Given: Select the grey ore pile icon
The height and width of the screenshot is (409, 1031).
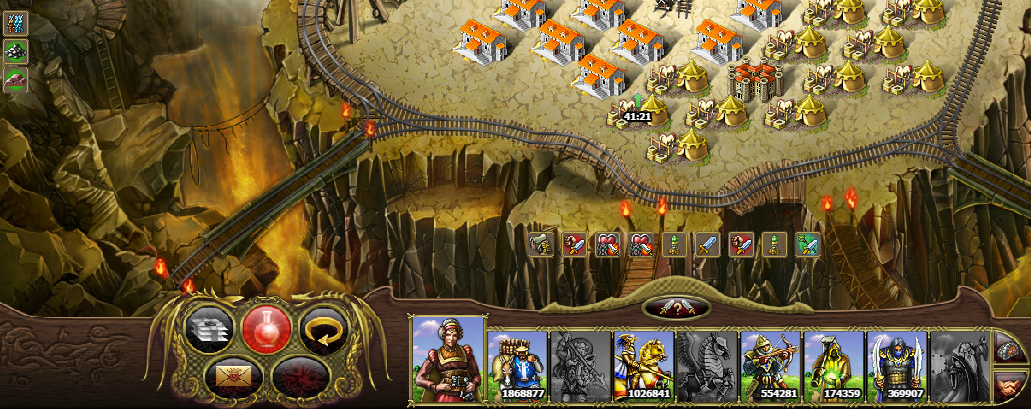Looking at the screenshot, I should pos(15,50).
